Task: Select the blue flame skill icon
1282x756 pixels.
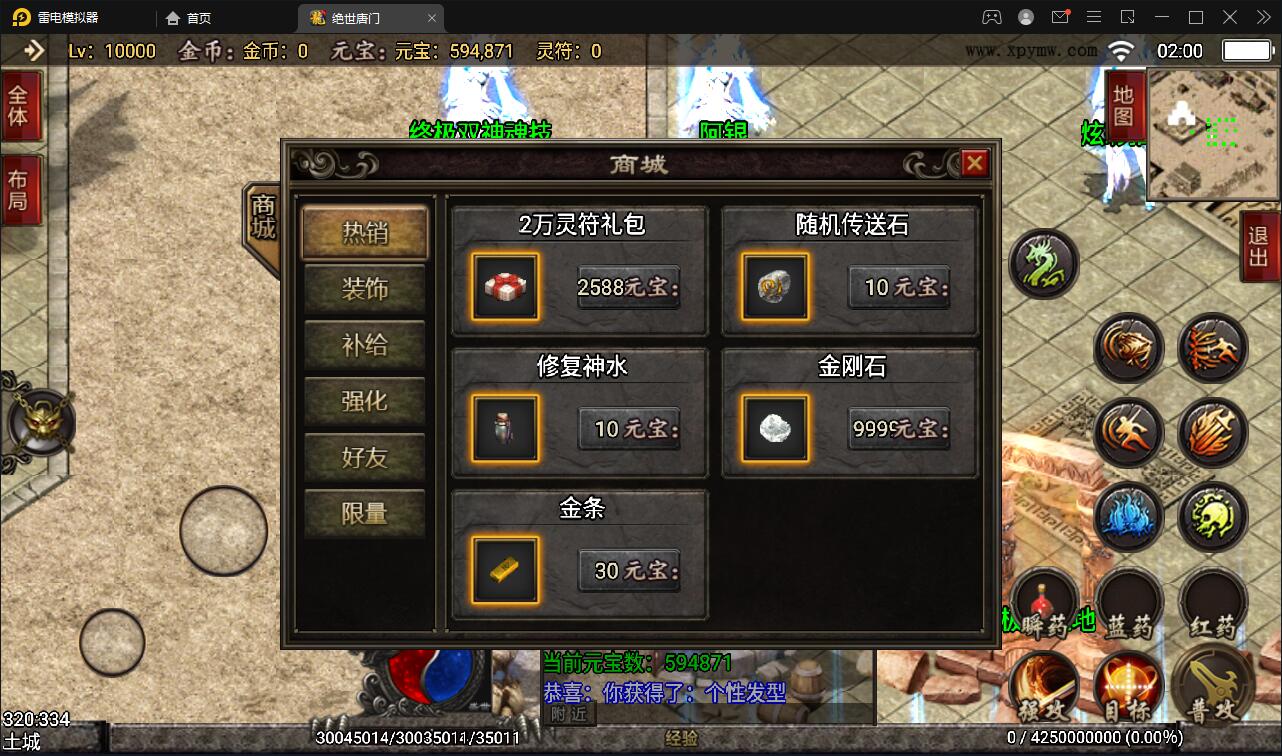Action: click(x=1129, y=517)
